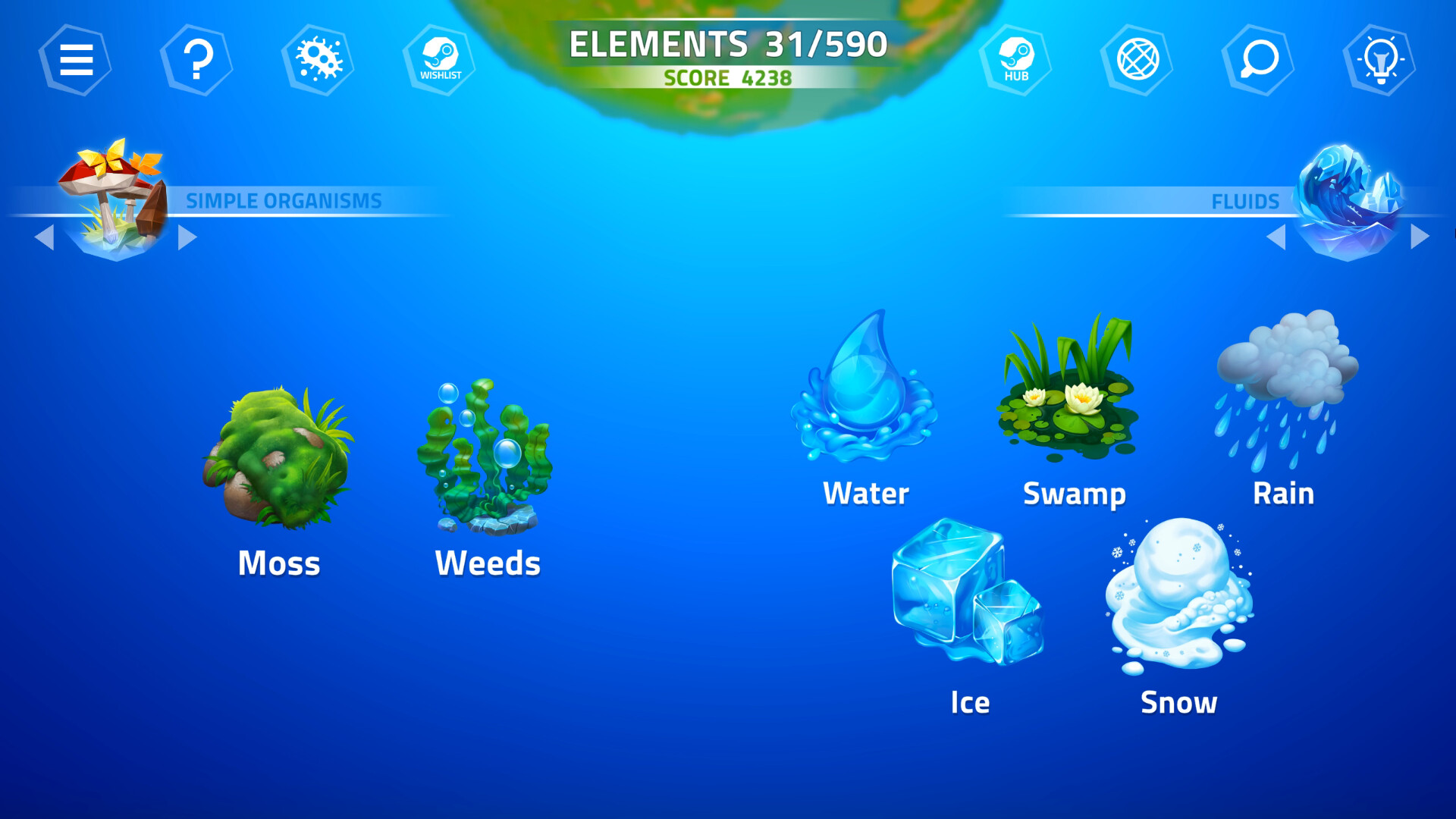
Task: Open the Fluids category header
Action: tap(1245, 201)
